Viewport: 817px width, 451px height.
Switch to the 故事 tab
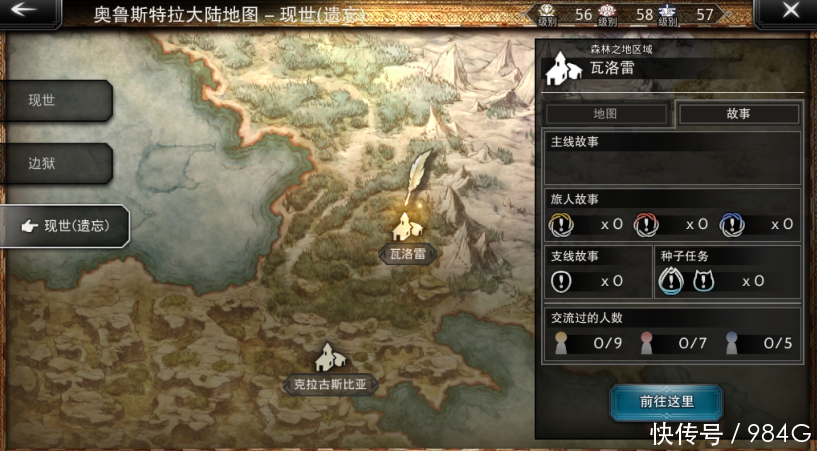[739, 113]
